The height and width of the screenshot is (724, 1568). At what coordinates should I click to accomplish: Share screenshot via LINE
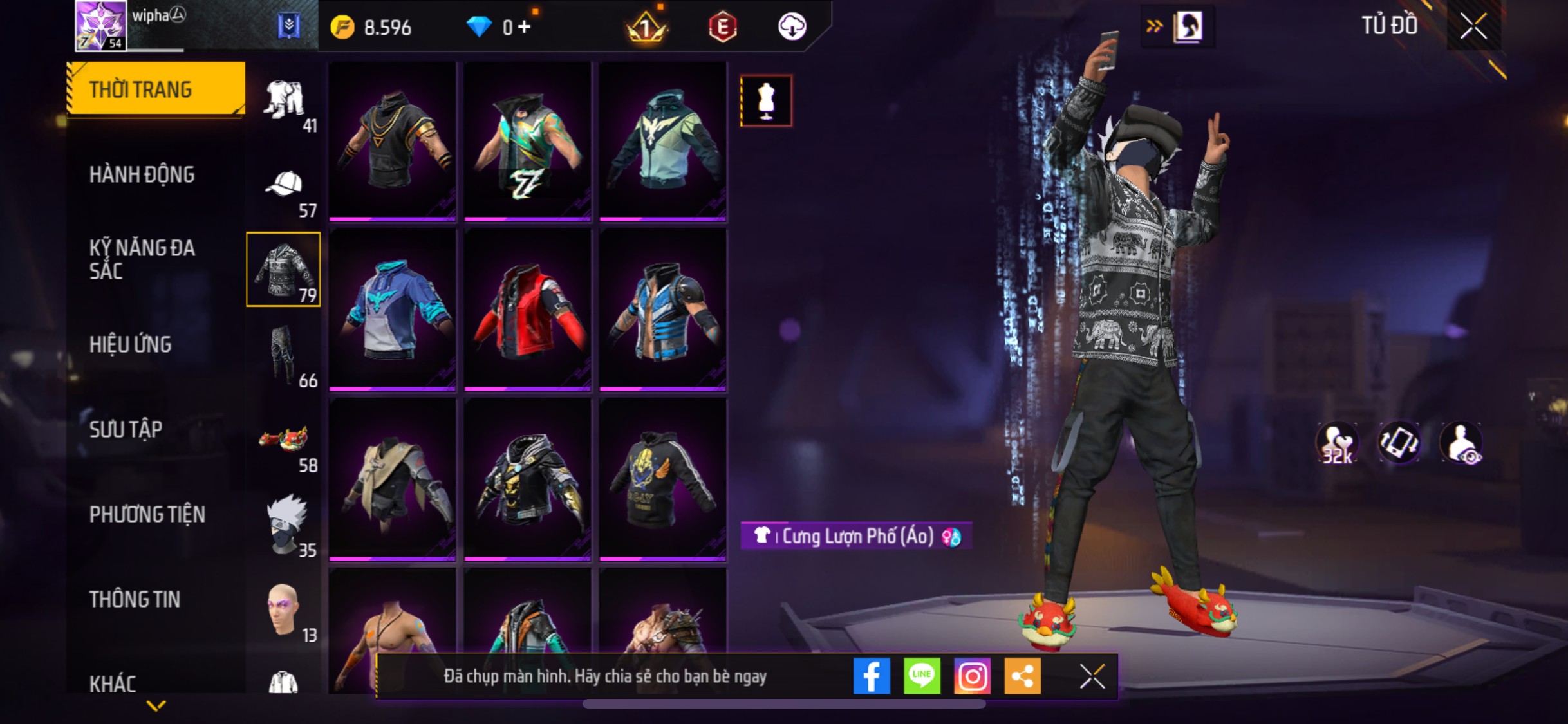pos(922,676)
